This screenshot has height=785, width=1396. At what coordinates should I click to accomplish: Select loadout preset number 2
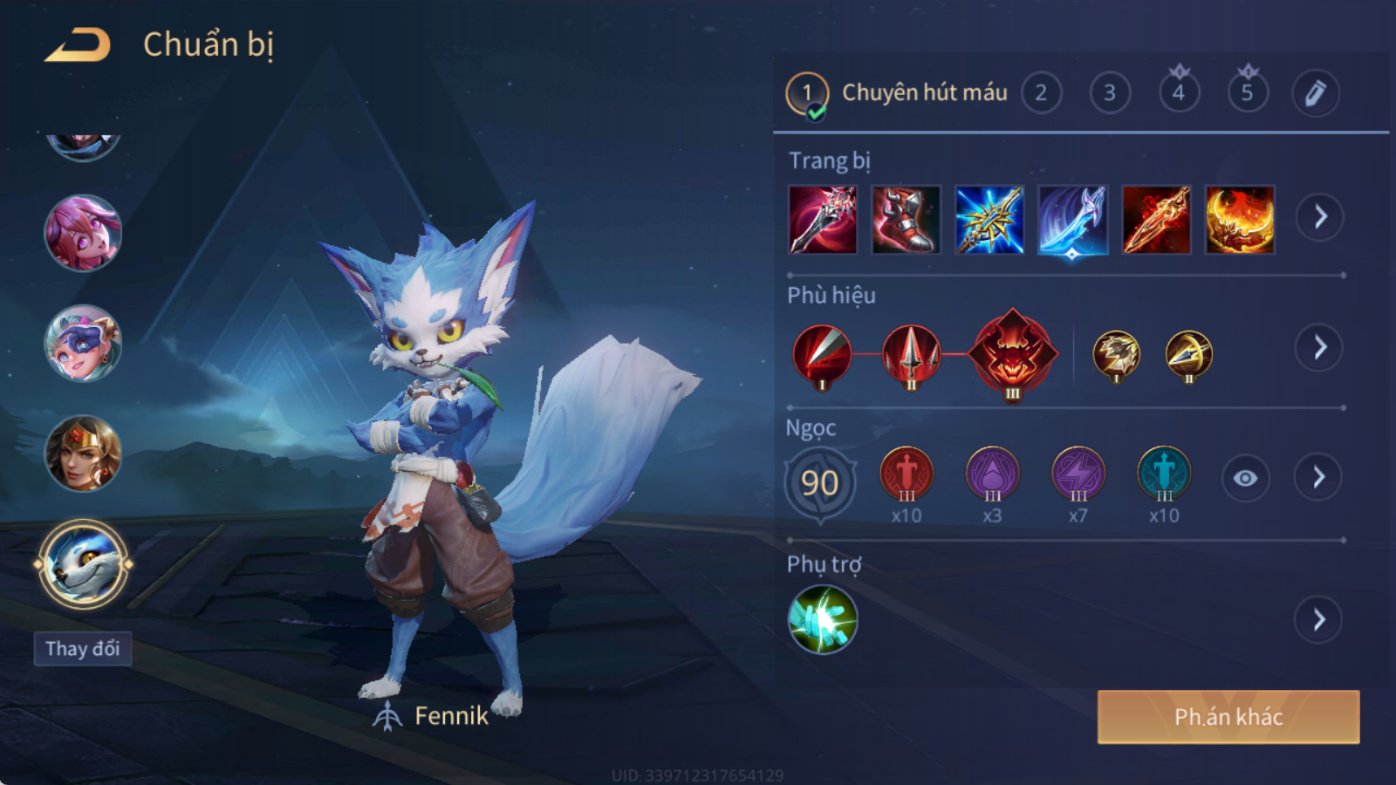point(1041,93)
